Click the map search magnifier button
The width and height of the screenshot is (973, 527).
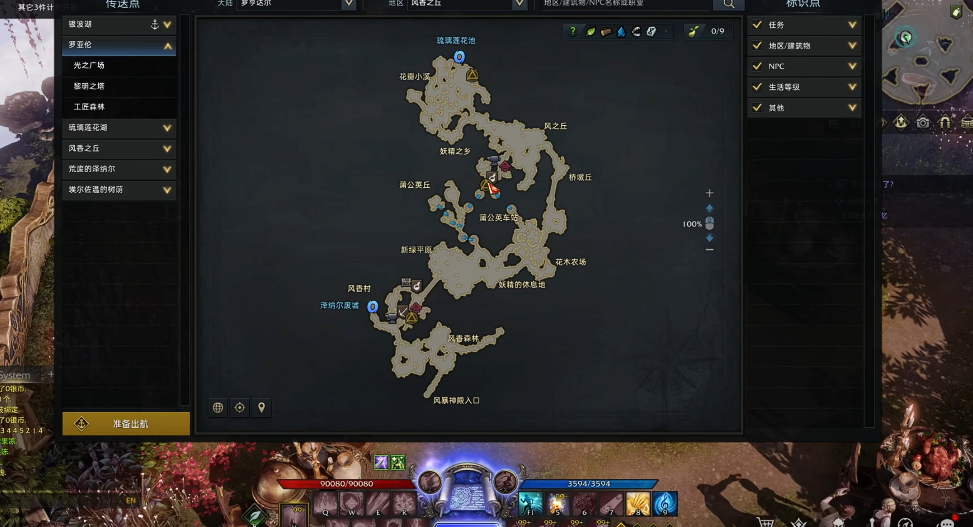pyautogui.click(x=729, y=4)
